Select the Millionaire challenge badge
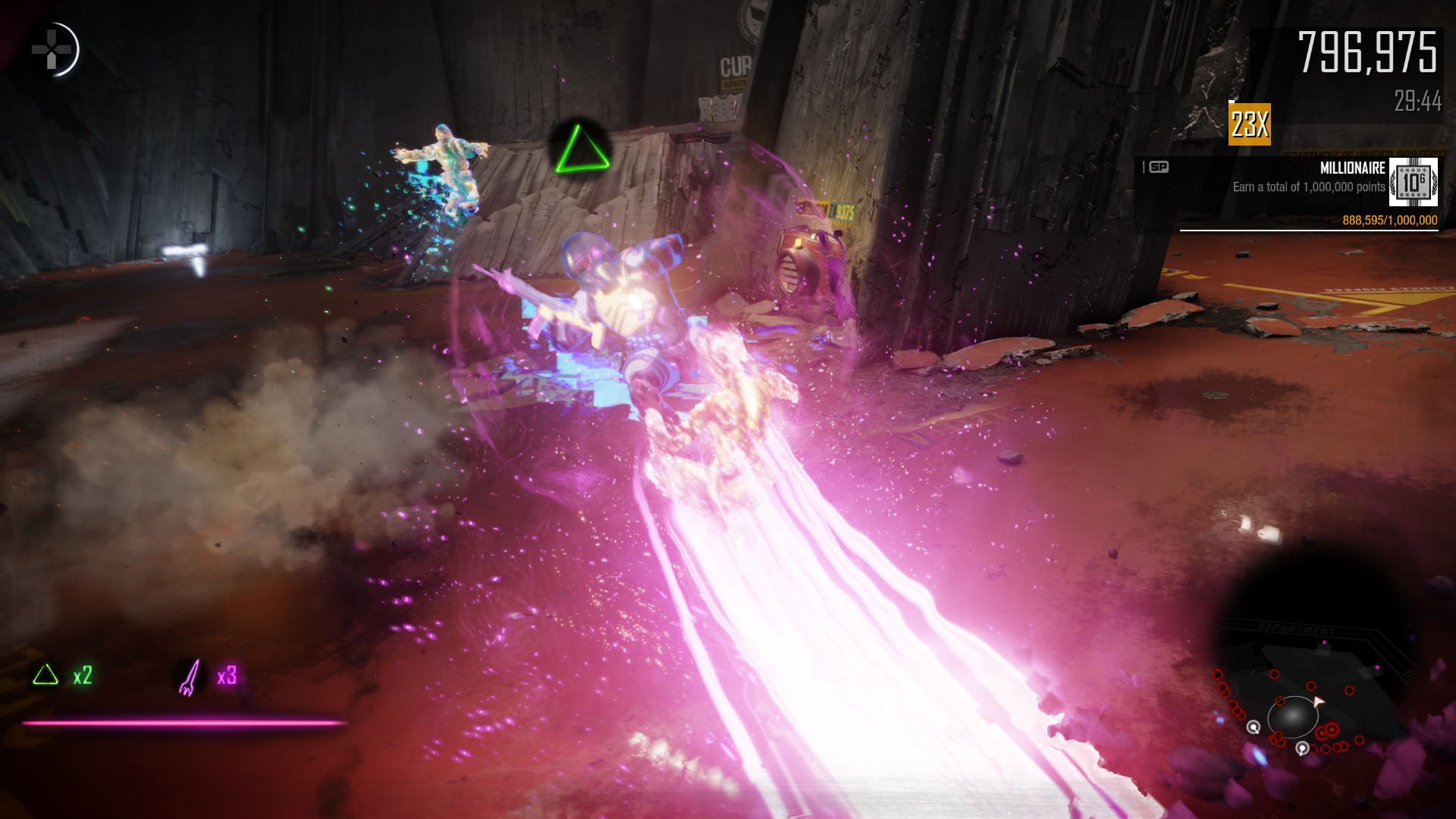 [1413, 183]
